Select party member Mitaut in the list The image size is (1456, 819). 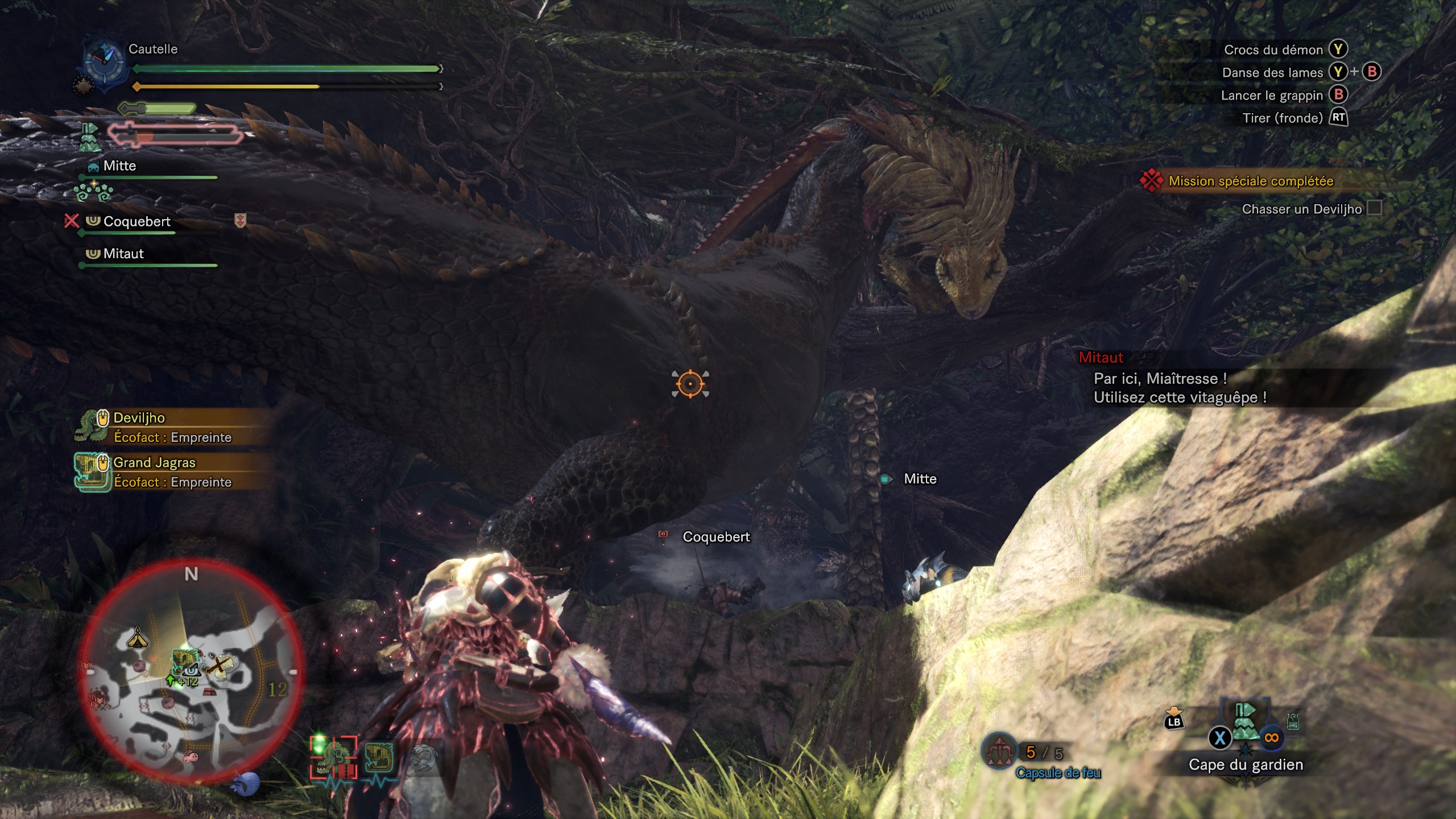tap(123, 254)
